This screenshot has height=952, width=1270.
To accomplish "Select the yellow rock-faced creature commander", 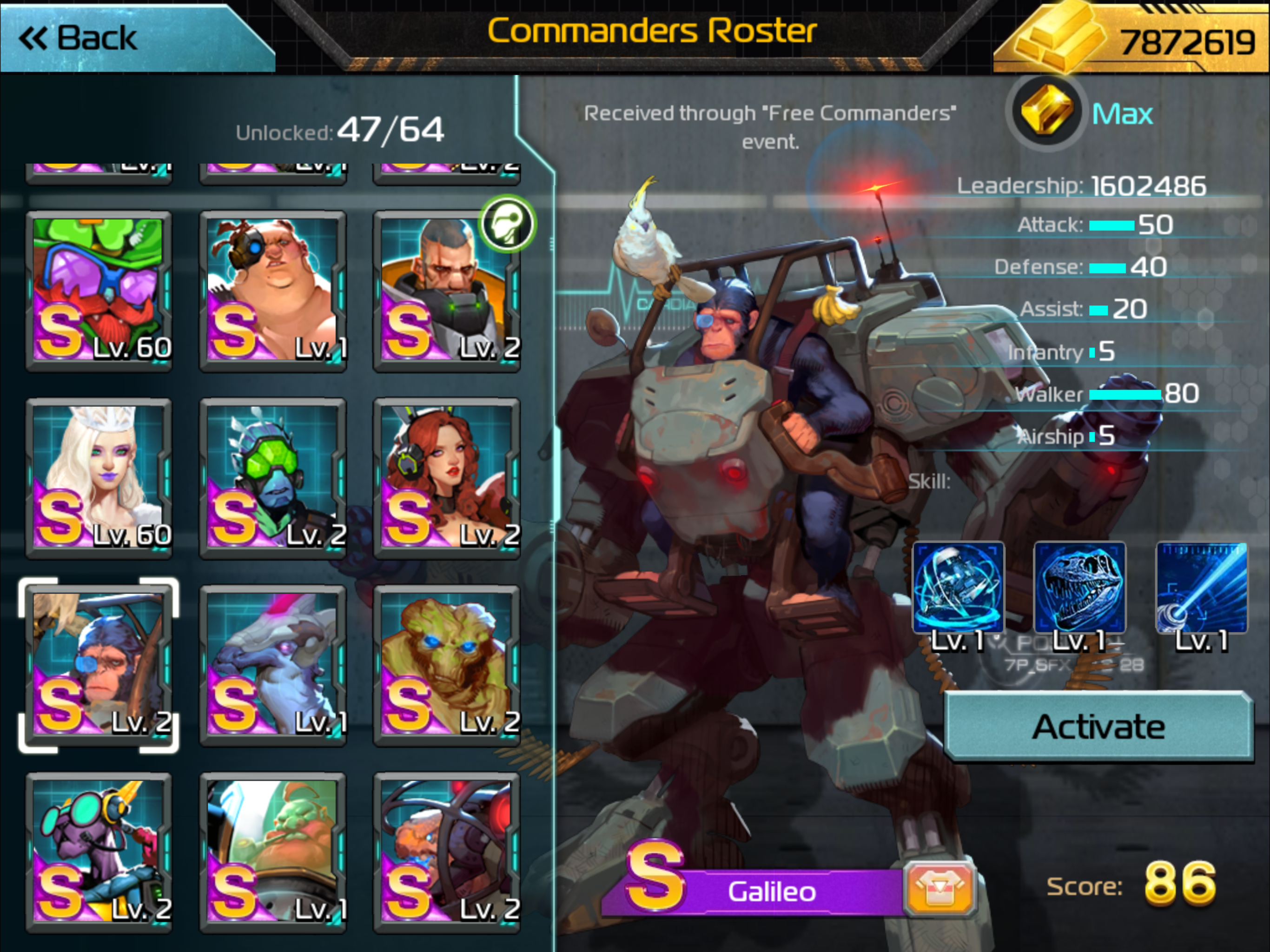I will 446,665.
